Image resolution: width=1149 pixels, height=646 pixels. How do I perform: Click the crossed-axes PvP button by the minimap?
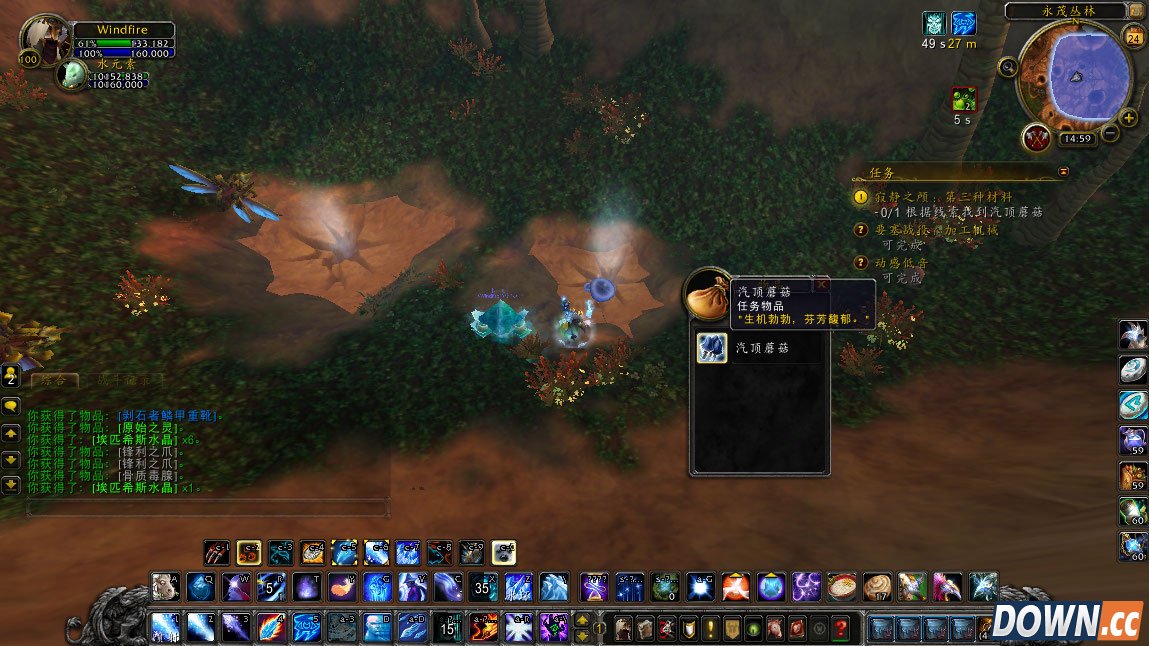pos(1035,136)
